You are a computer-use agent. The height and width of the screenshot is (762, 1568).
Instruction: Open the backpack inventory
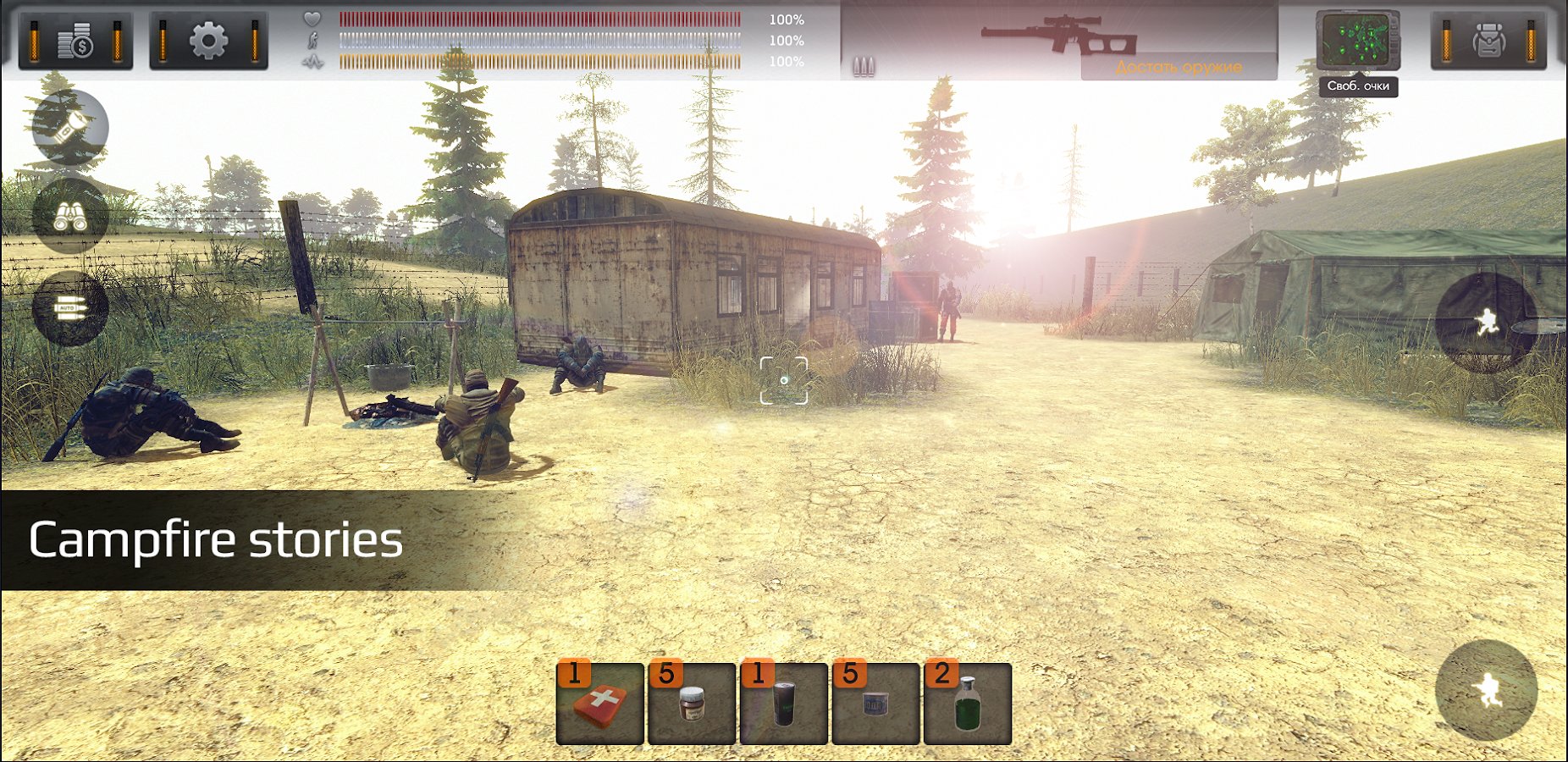tap(1488, 40)
